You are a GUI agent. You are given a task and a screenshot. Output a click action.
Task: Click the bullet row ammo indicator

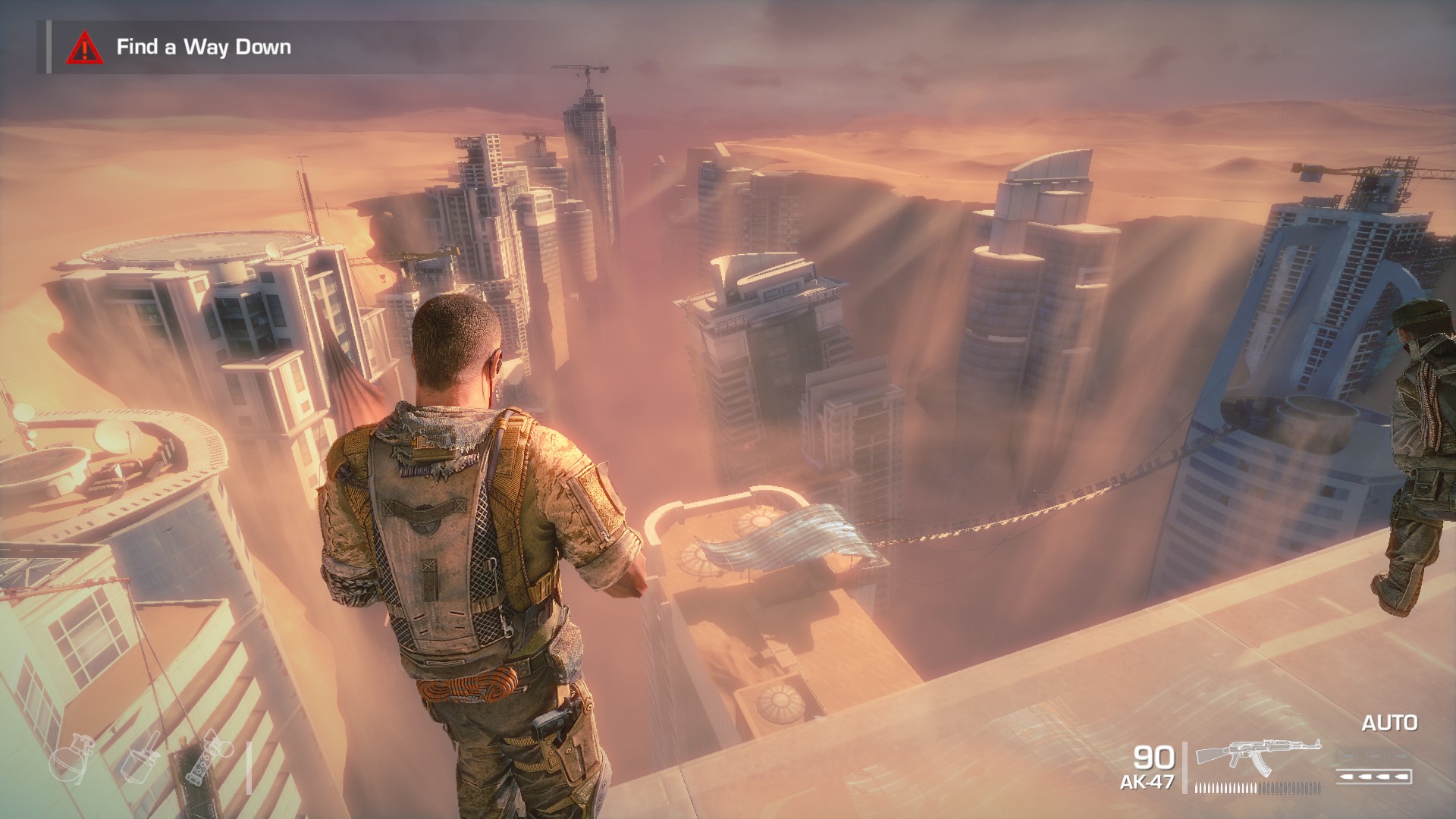click(1257, 789)
